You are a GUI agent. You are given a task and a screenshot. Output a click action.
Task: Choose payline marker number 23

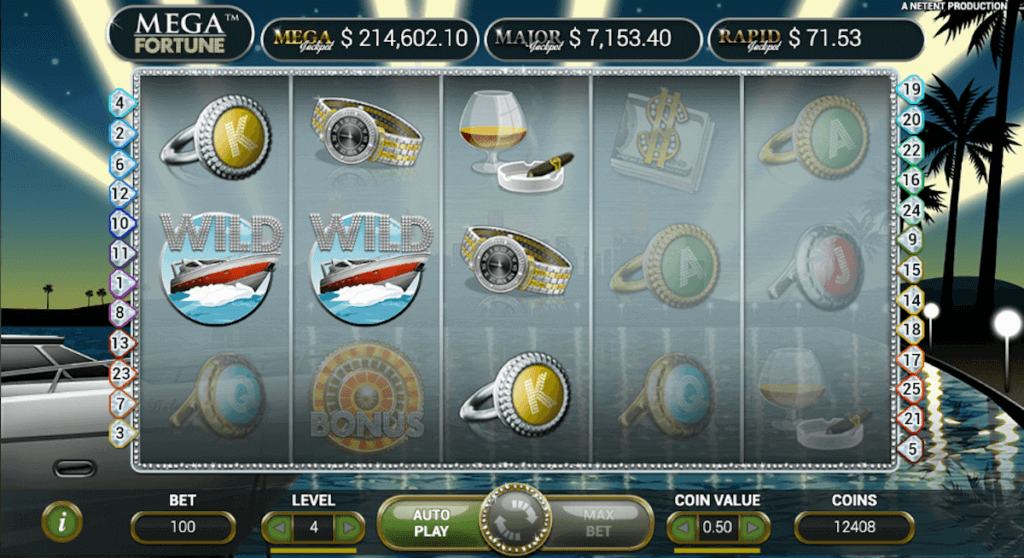pos(121,373)
